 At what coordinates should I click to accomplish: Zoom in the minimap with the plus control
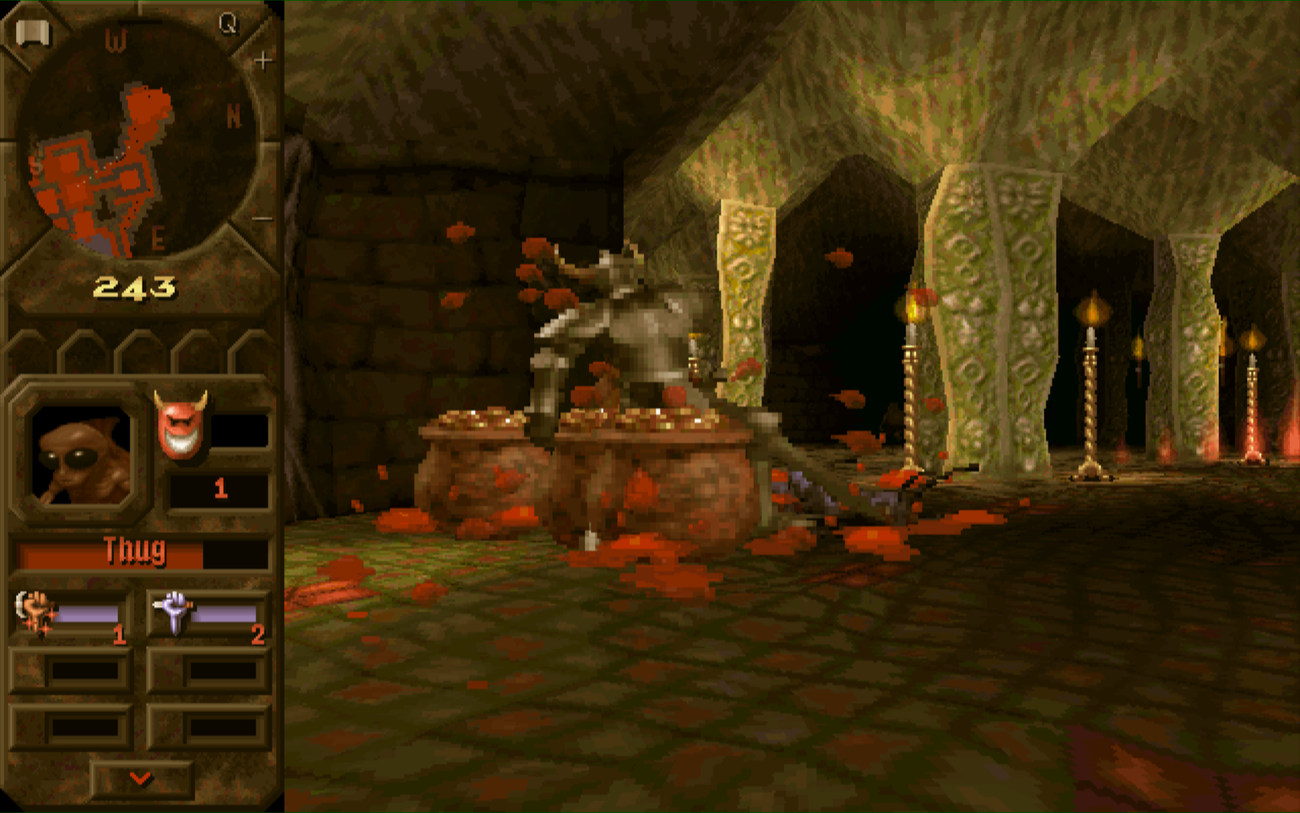point(262,58)
